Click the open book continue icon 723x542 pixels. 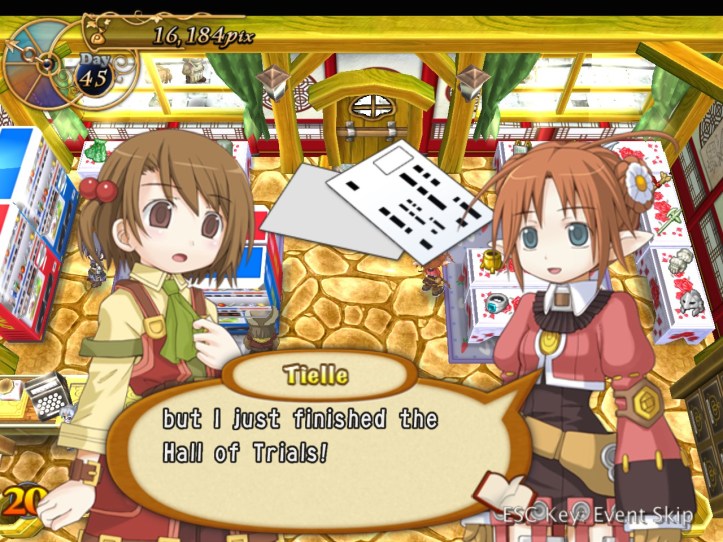[507, 491]
